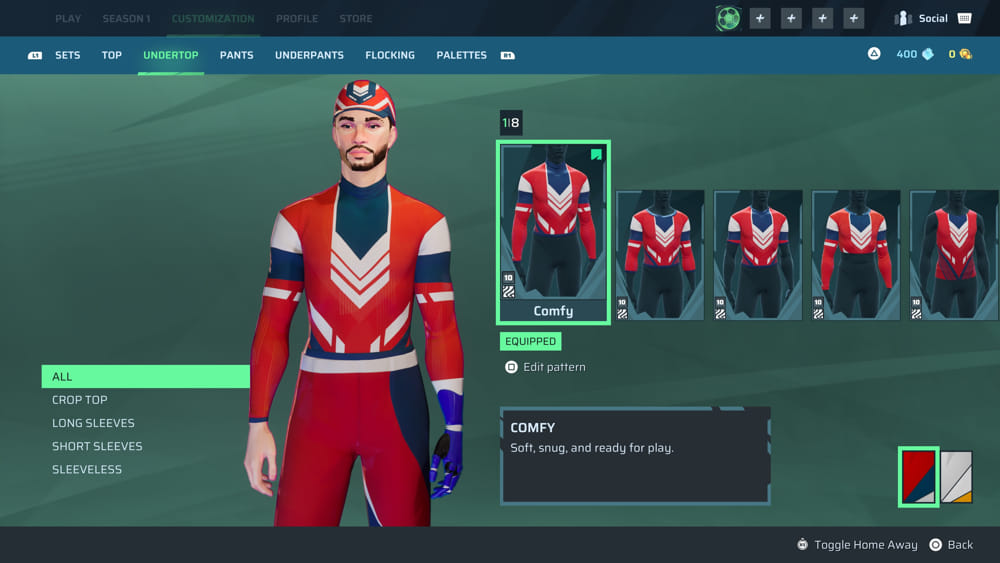Show only Sleeveless undertops
The height and width of the screenshot is (563, 1000).
[x=87, y=469]
